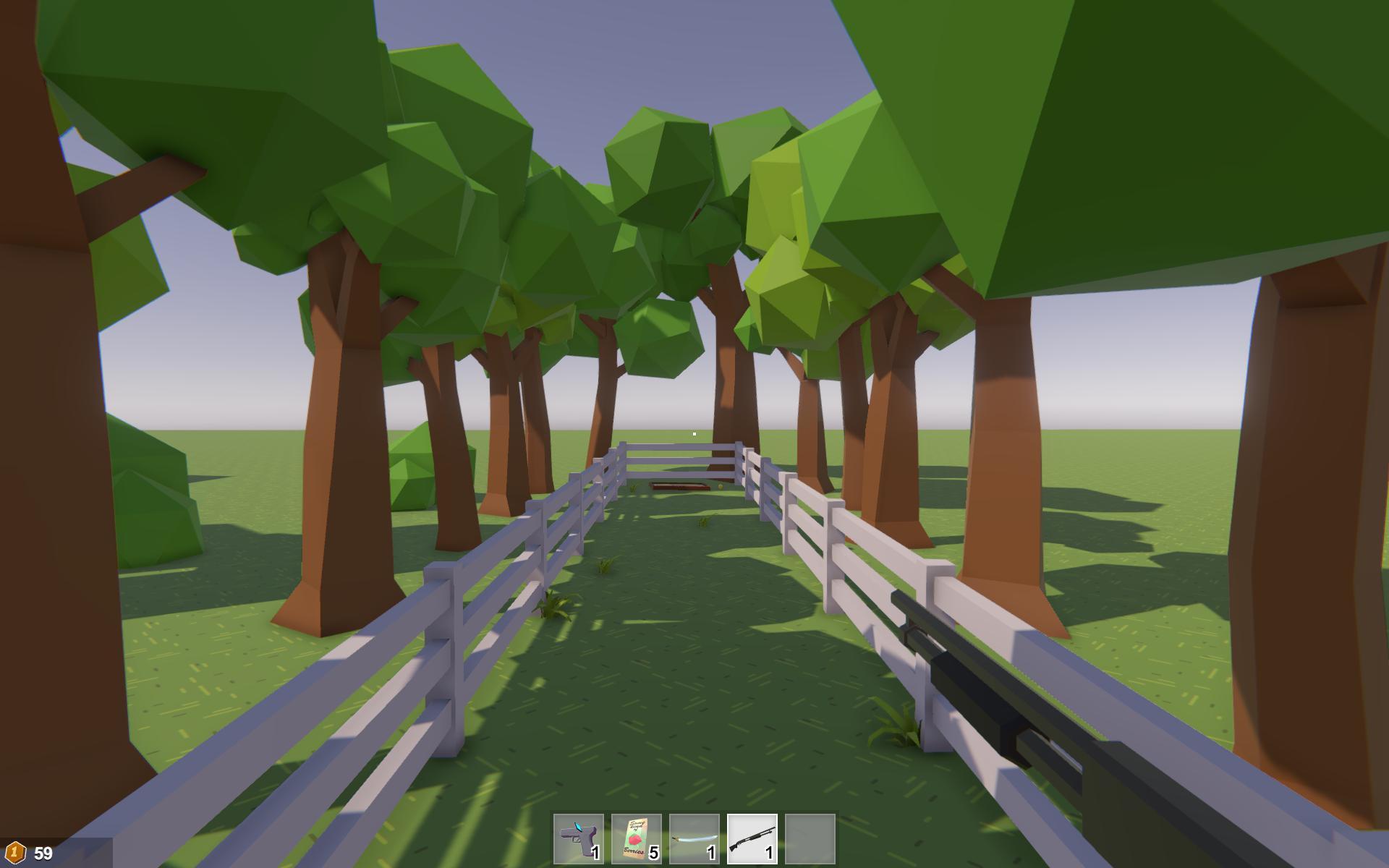The width and height of the screenshot is (1389, 868).
Task: Click the crosshair dot at screen center
Action: (x=694, y=433)
